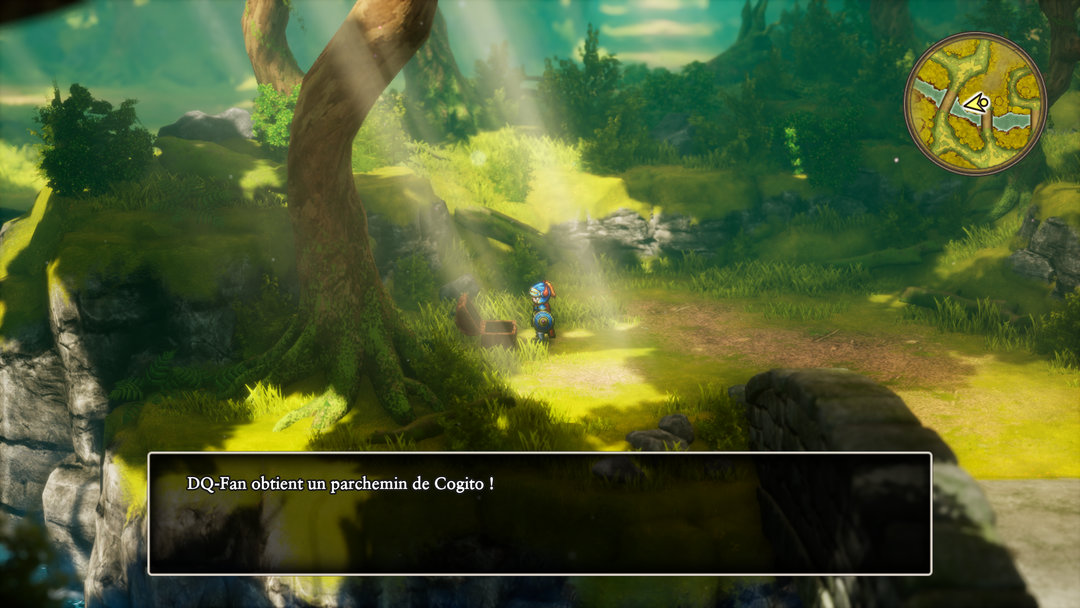Click the circular minimap
Image resolution: width=1080 pixels, height=608 pixels.
click(975, 104)
